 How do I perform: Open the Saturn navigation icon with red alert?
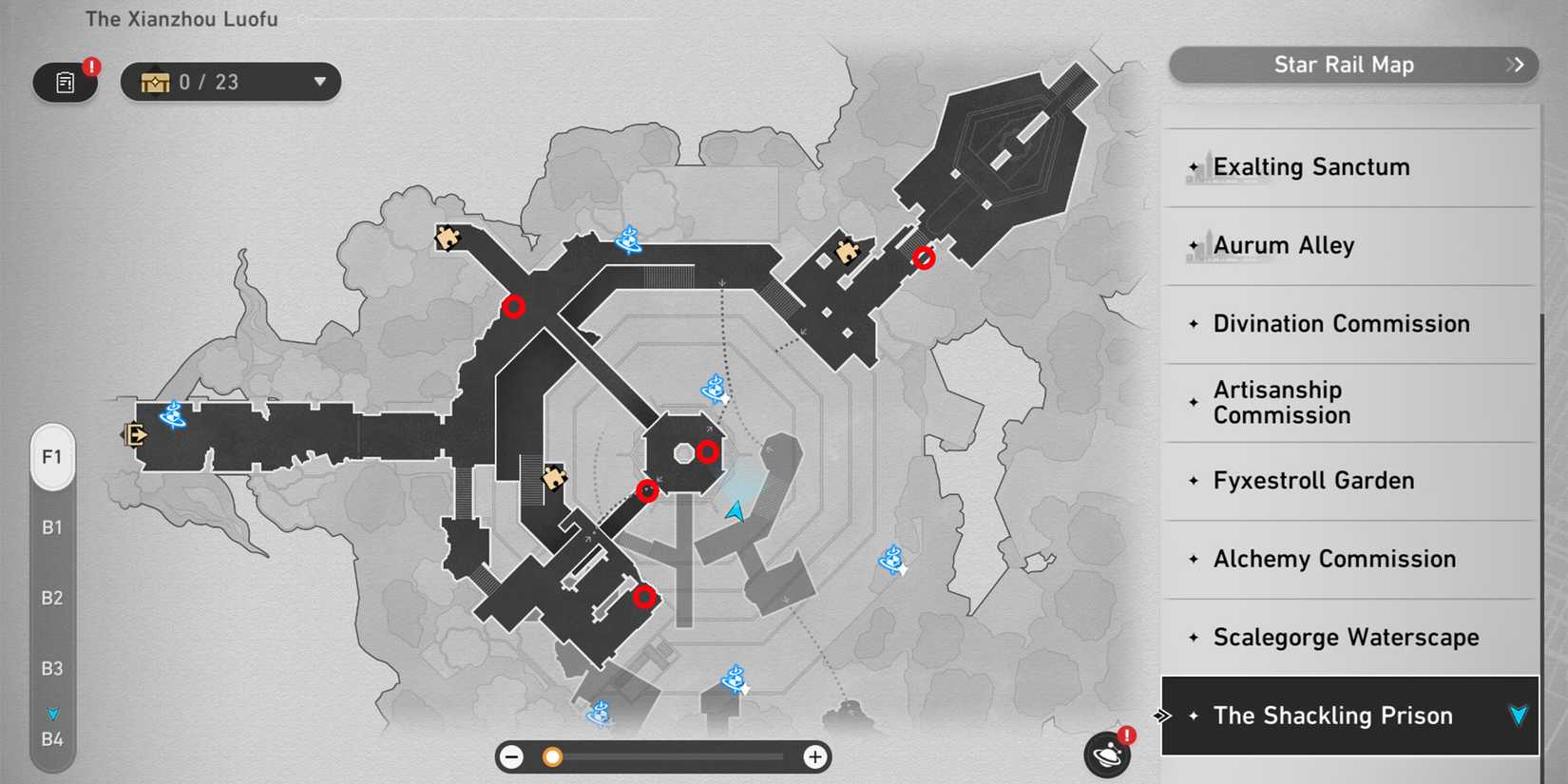click(1105, 753)
